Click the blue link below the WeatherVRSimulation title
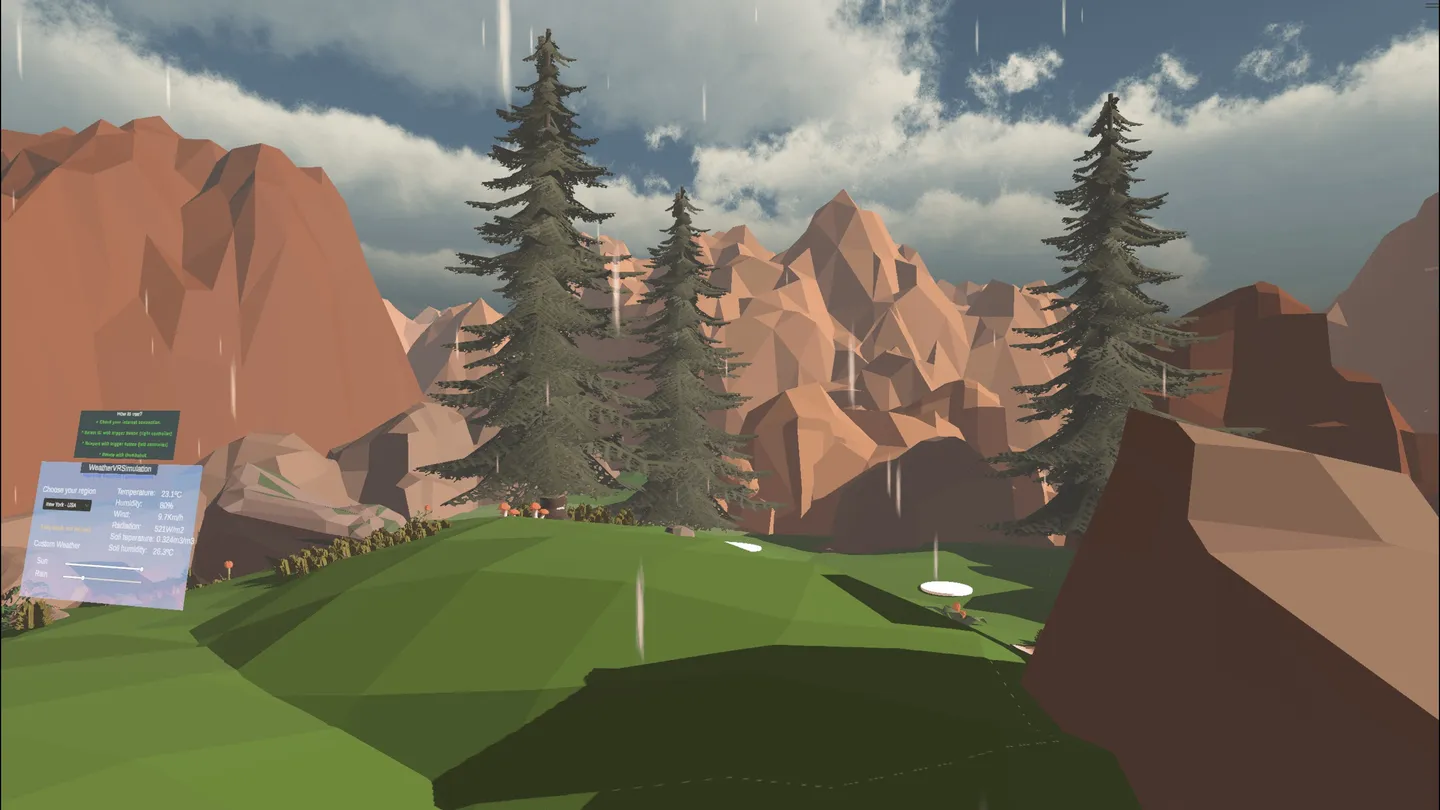The height and width of the screenshot is (810, 1440). click(116, 477)
